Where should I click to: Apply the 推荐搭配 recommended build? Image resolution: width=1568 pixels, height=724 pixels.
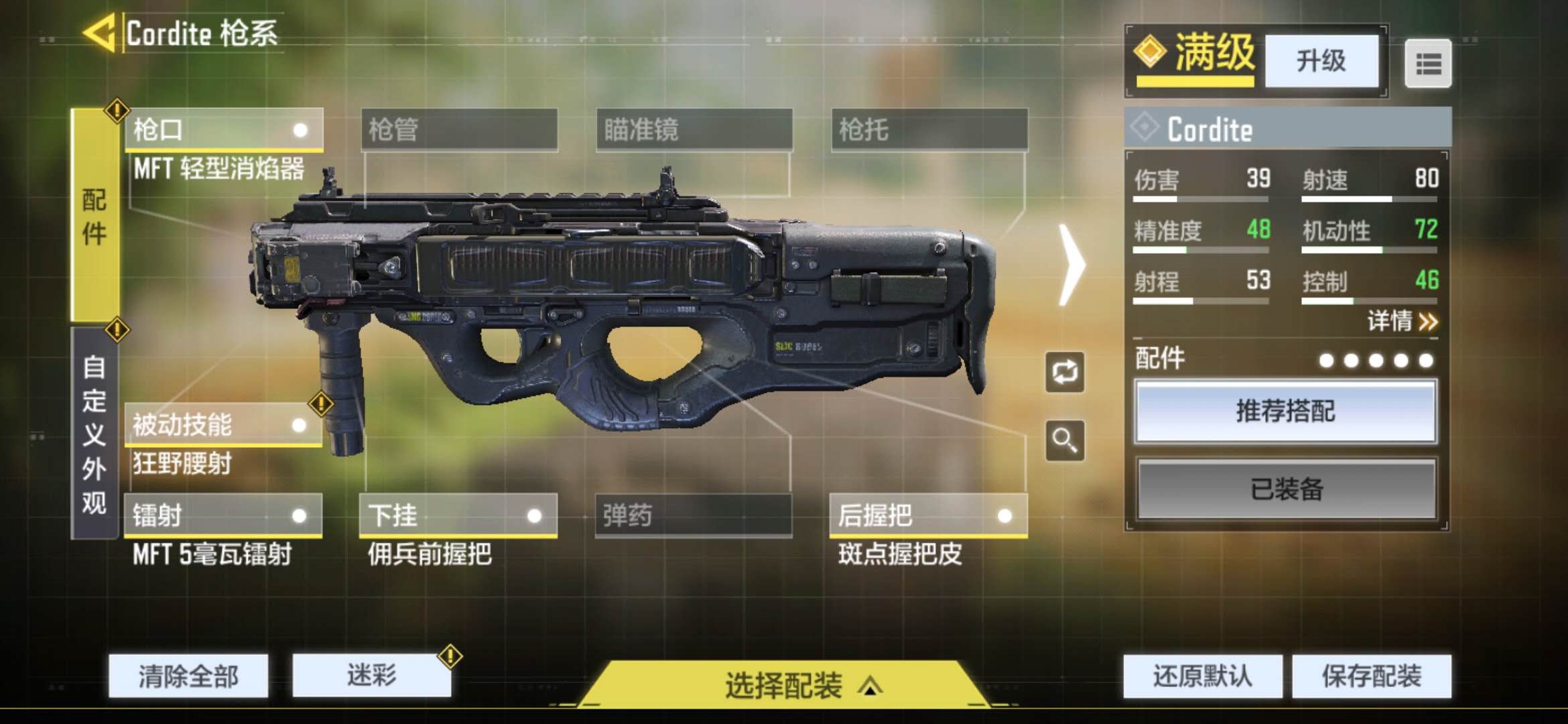(x=1285, y=411)
